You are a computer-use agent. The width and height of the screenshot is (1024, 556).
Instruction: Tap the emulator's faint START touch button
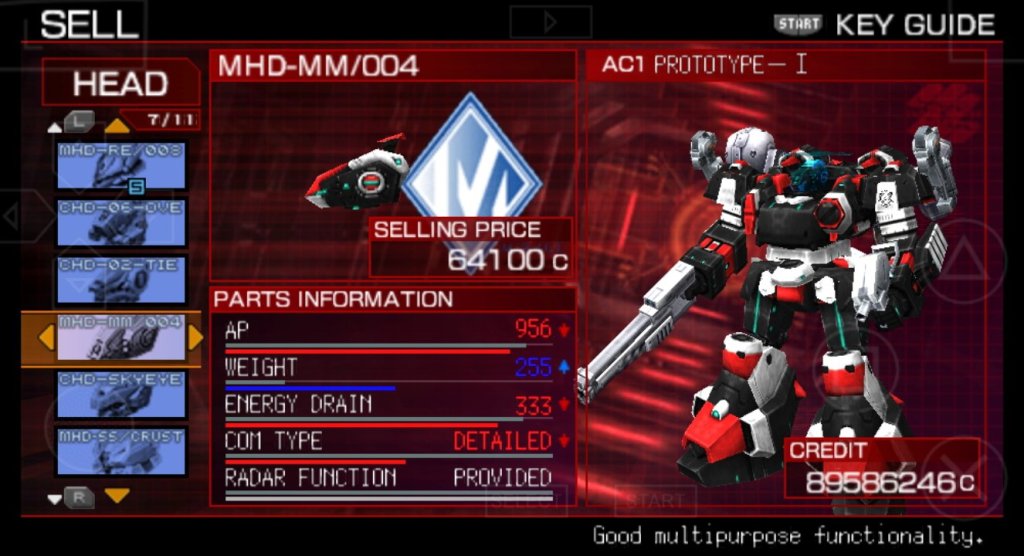coord(655,500)
